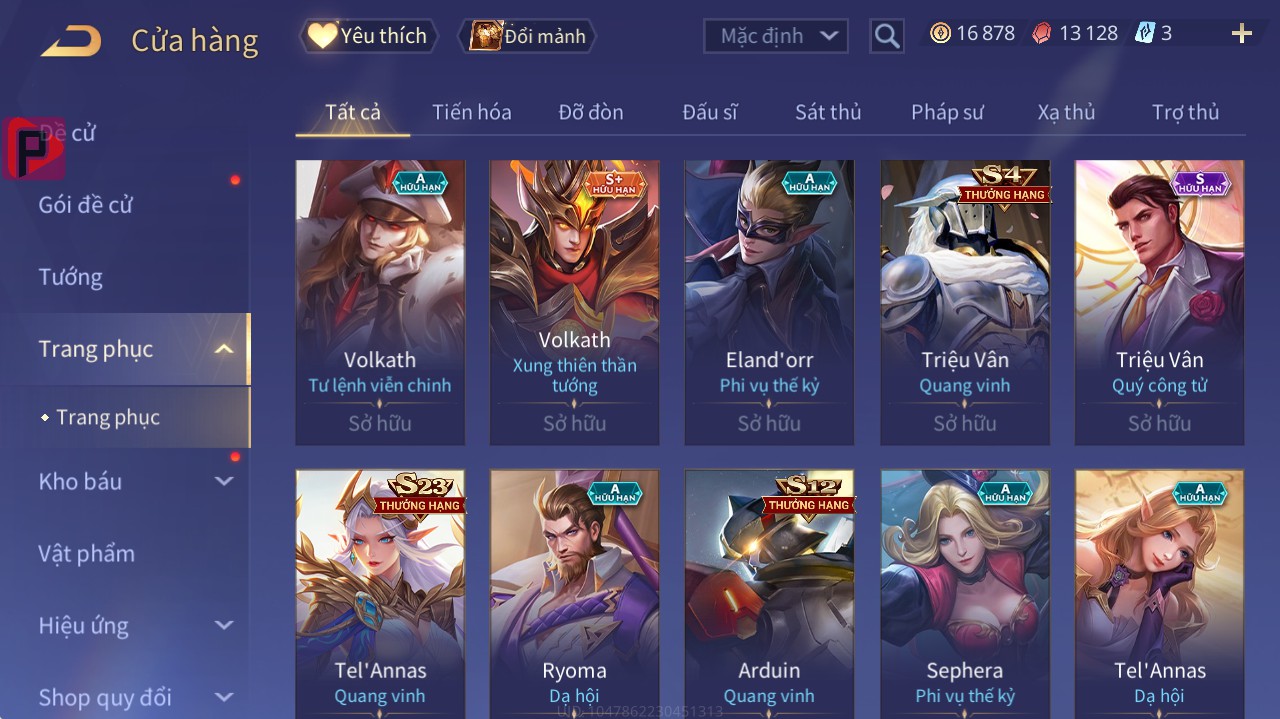Select the Đấu sĩ category tab
The image size is (1280, 719).
pos(709,112)
